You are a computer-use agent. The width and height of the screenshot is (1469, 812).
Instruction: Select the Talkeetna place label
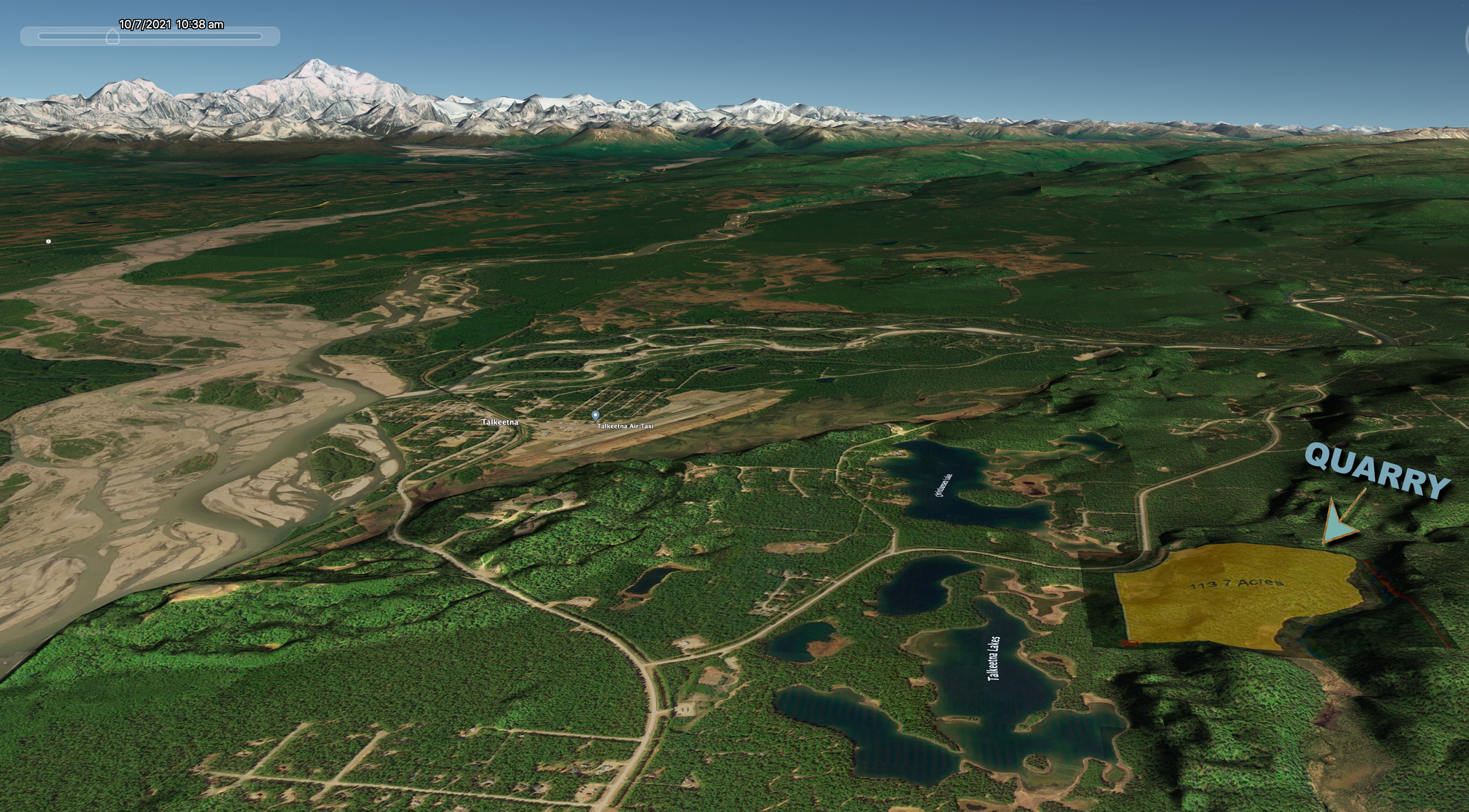pyautogui.click(x=500, y=422)
